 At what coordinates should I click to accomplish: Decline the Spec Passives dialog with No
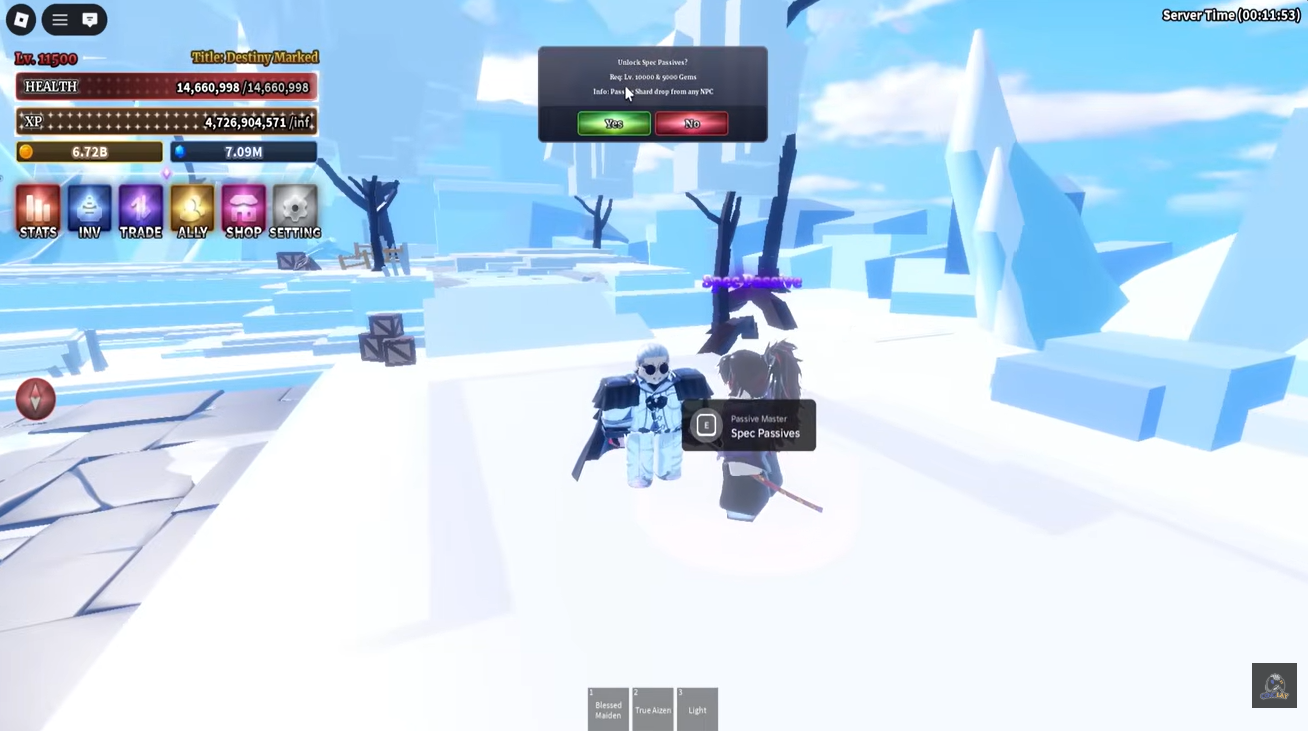691,123
